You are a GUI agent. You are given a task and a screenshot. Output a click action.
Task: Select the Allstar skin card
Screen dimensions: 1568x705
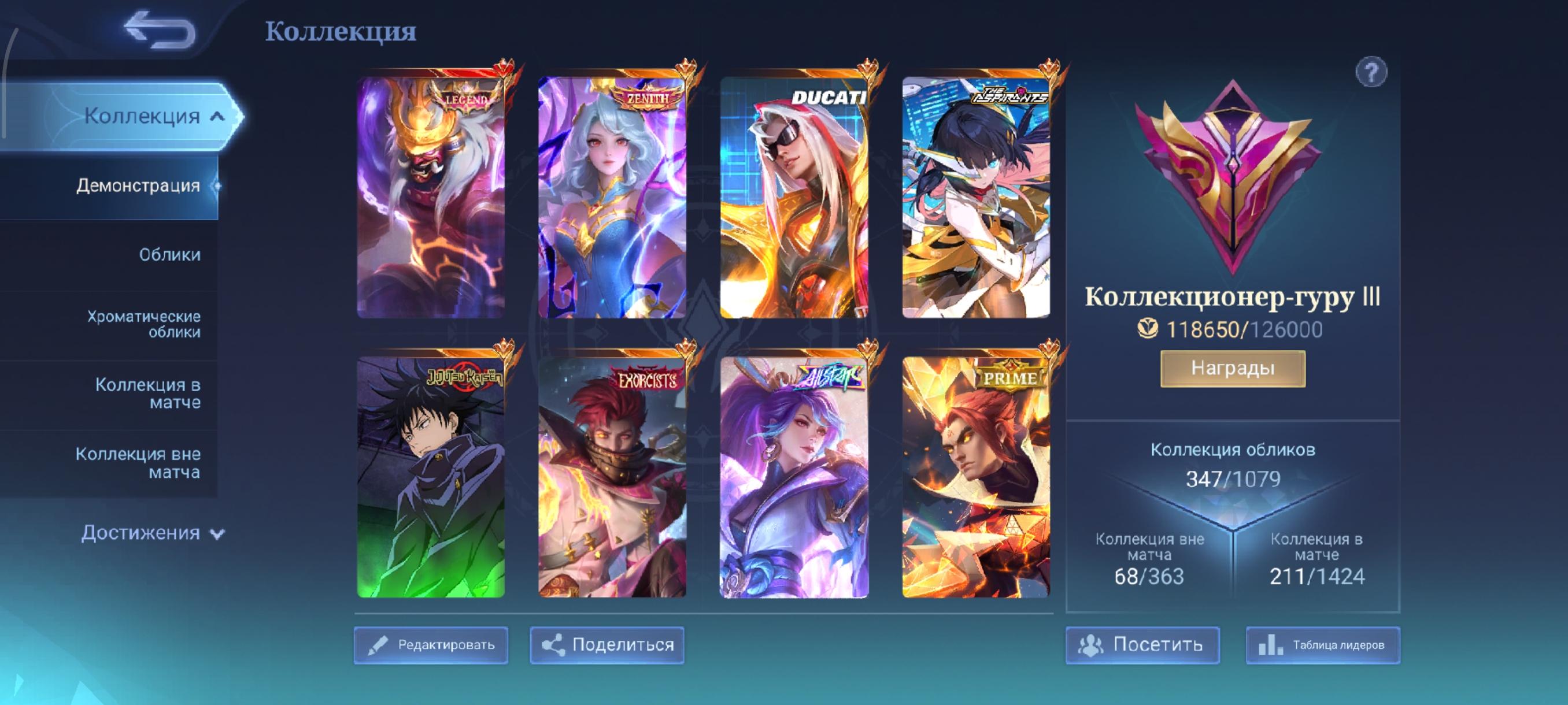click(794, 476)
